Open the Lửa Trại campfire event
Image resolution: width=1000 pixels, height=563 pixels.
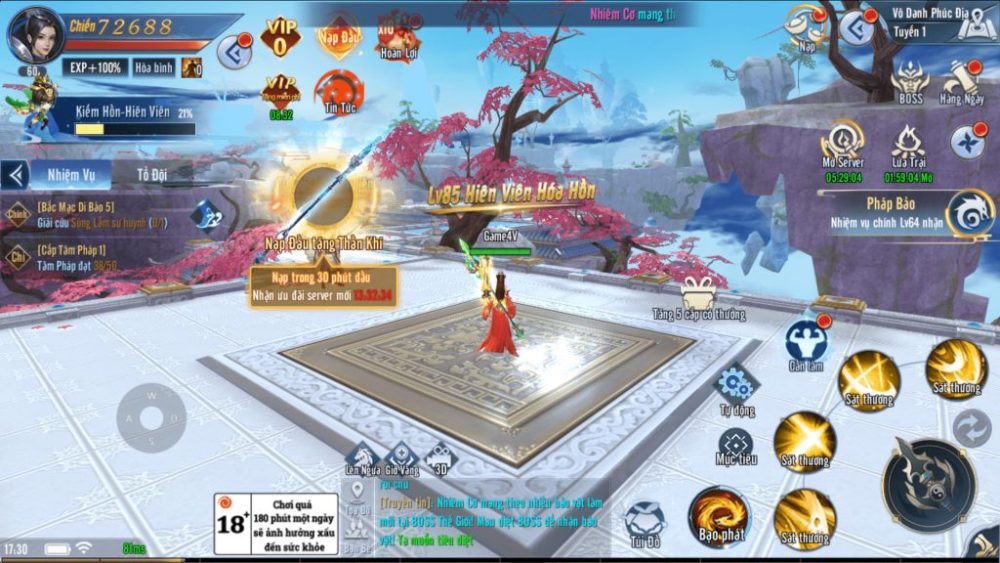[x=908, y=145]
